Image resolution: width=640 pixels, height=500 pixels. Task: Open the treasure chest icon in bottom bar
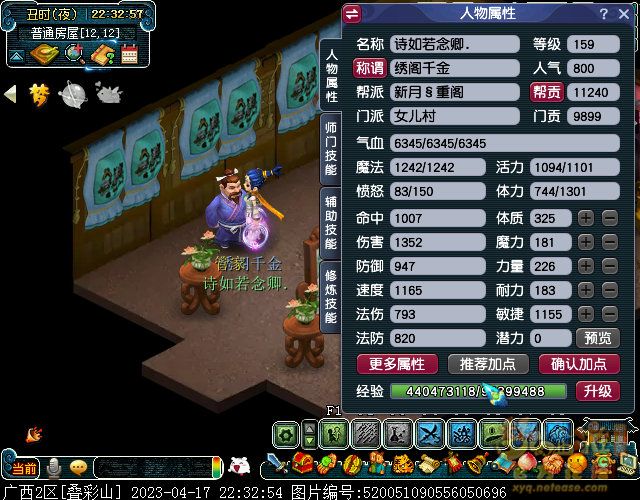(x=302, y=464)
